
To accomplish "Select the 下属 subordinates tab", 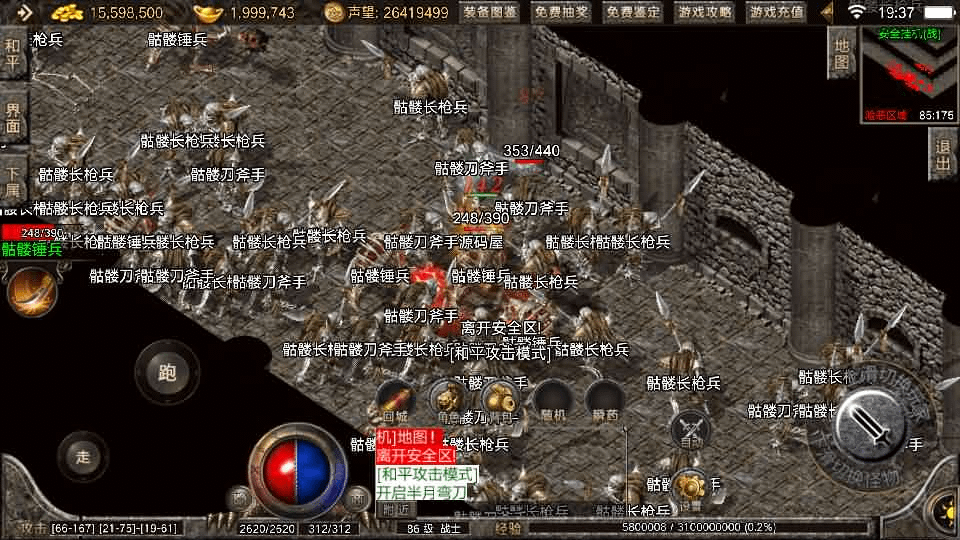I will (13, 181).
